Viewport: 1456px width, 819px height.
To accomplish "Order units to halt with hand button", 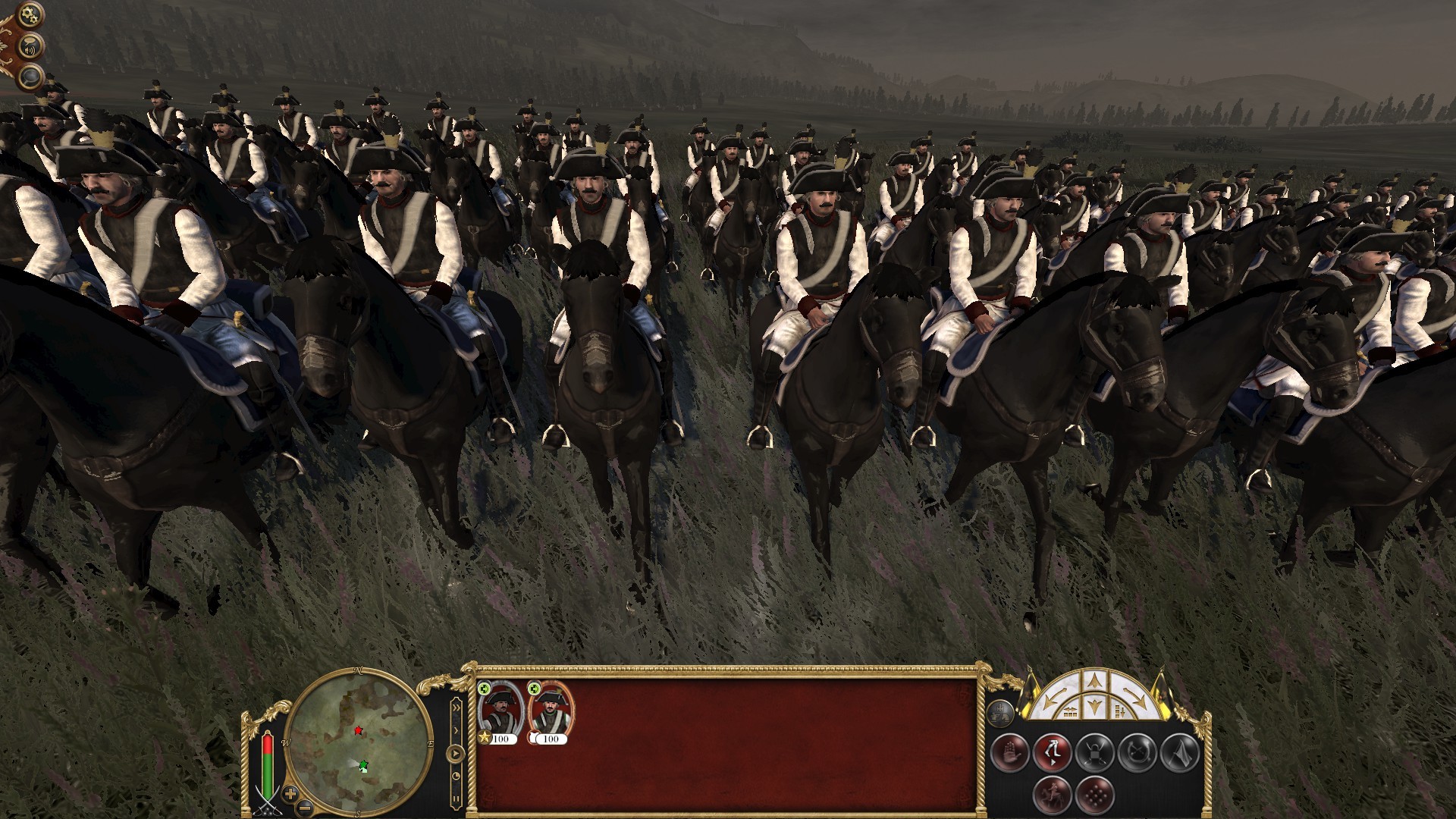I will [1009, 753].
